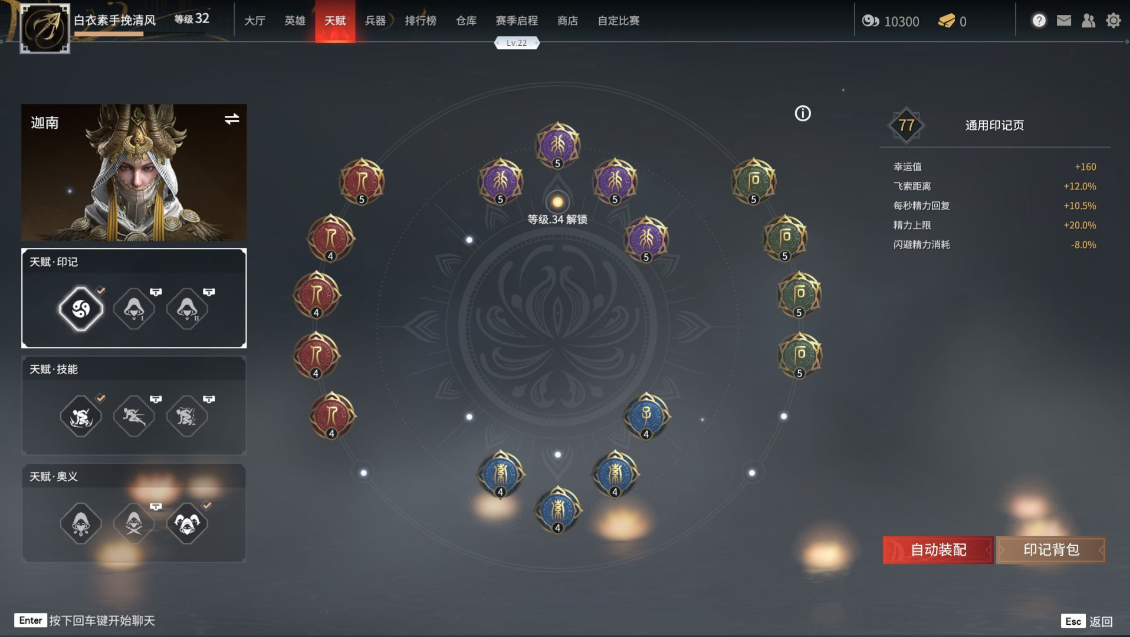The image size is (1130, 637).
Task: Select the 自定比赛 custom match tab
Action: pyautogui.click(x=618, y=21)
